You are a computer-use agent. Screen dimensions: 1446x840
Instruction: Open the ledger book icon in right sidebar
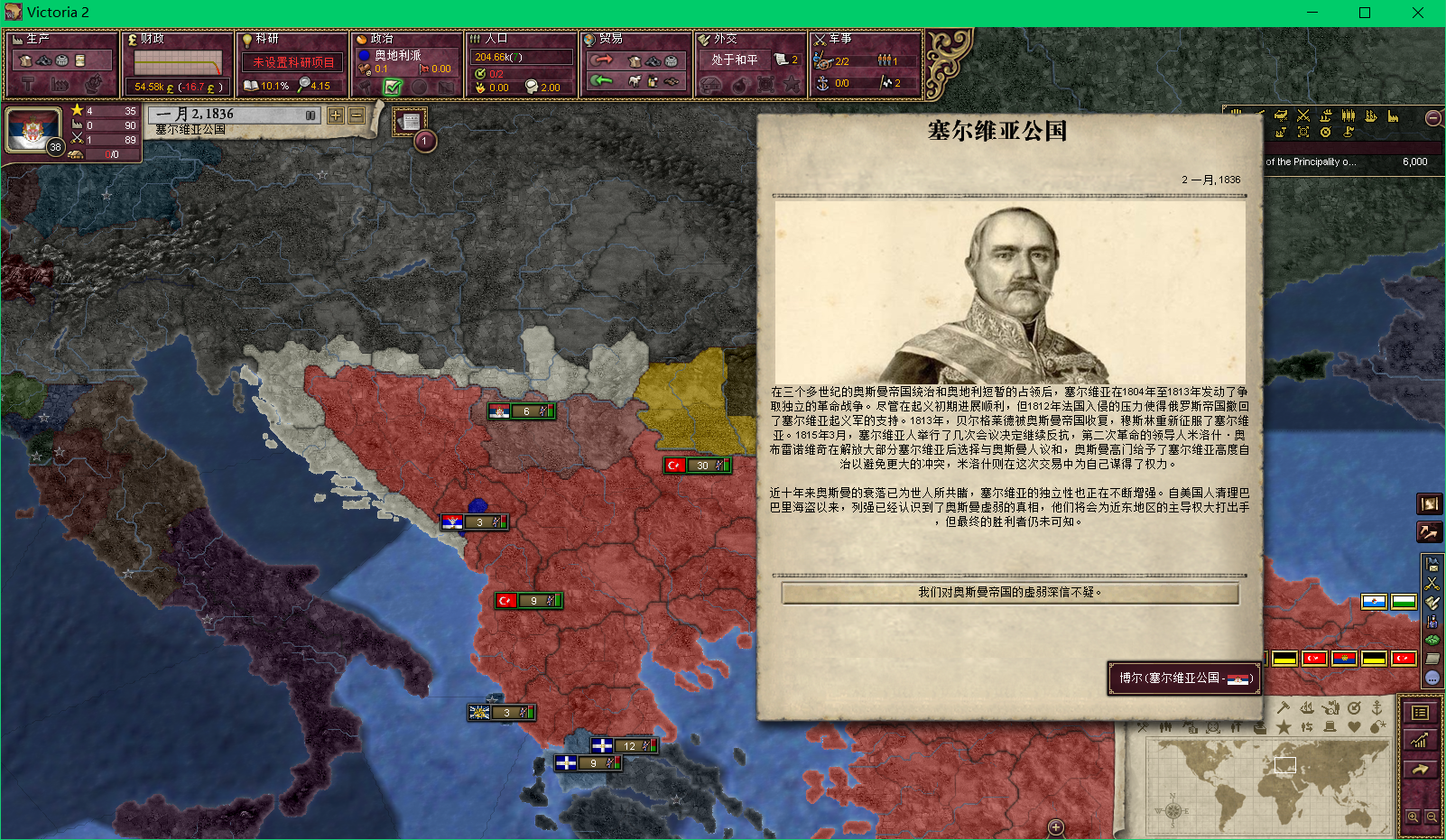pyautogui.click(x=1420, y=712)
